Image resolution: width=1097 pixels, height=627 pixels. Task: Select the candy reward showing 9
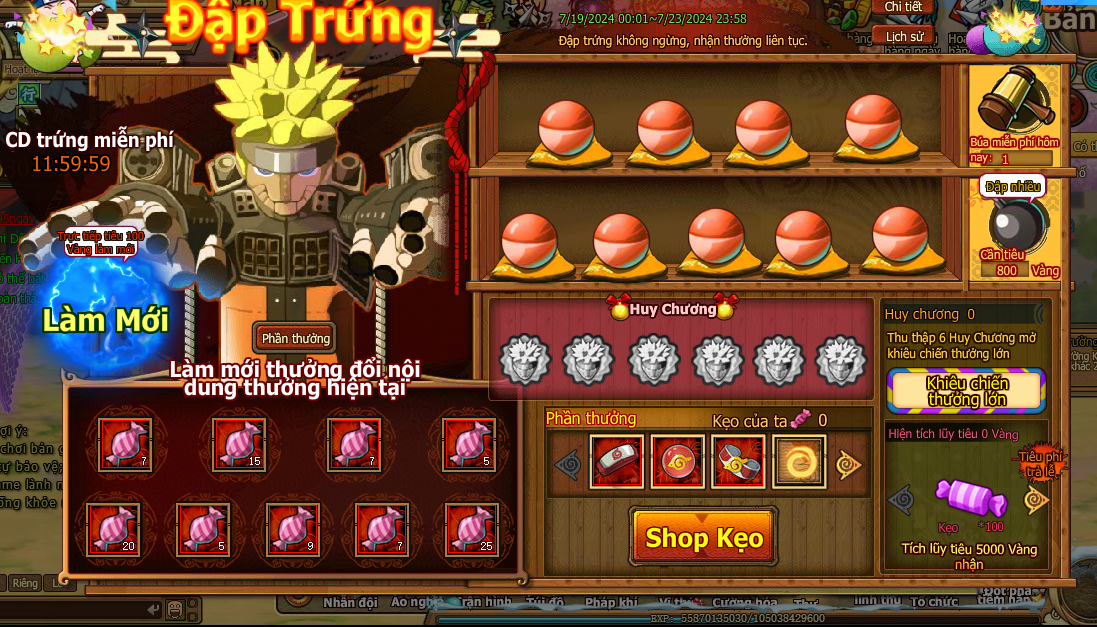[x=293, y=529]
